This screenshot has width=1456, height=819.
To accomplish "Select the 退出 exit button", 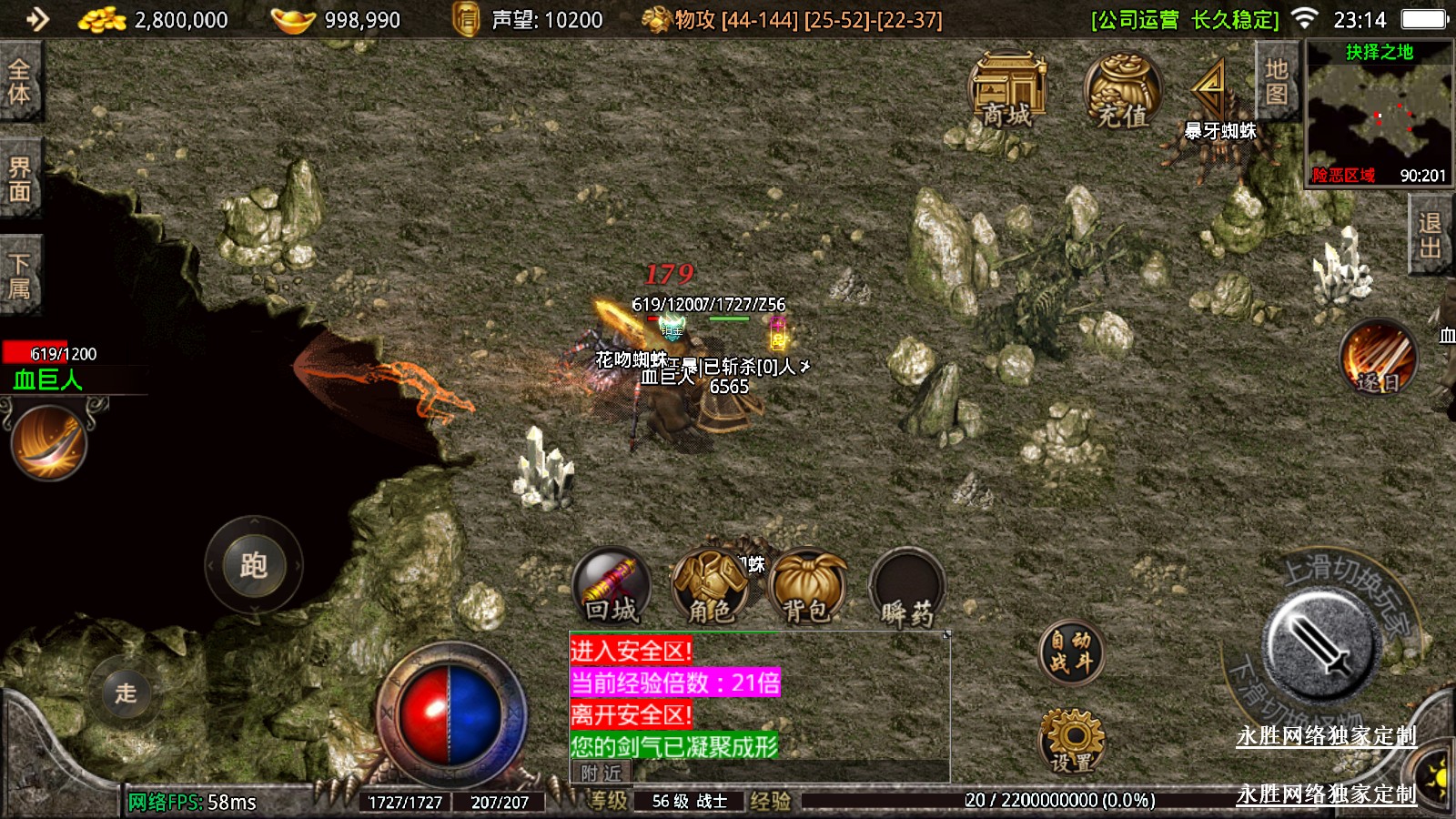I will [x=1430, y=237].
